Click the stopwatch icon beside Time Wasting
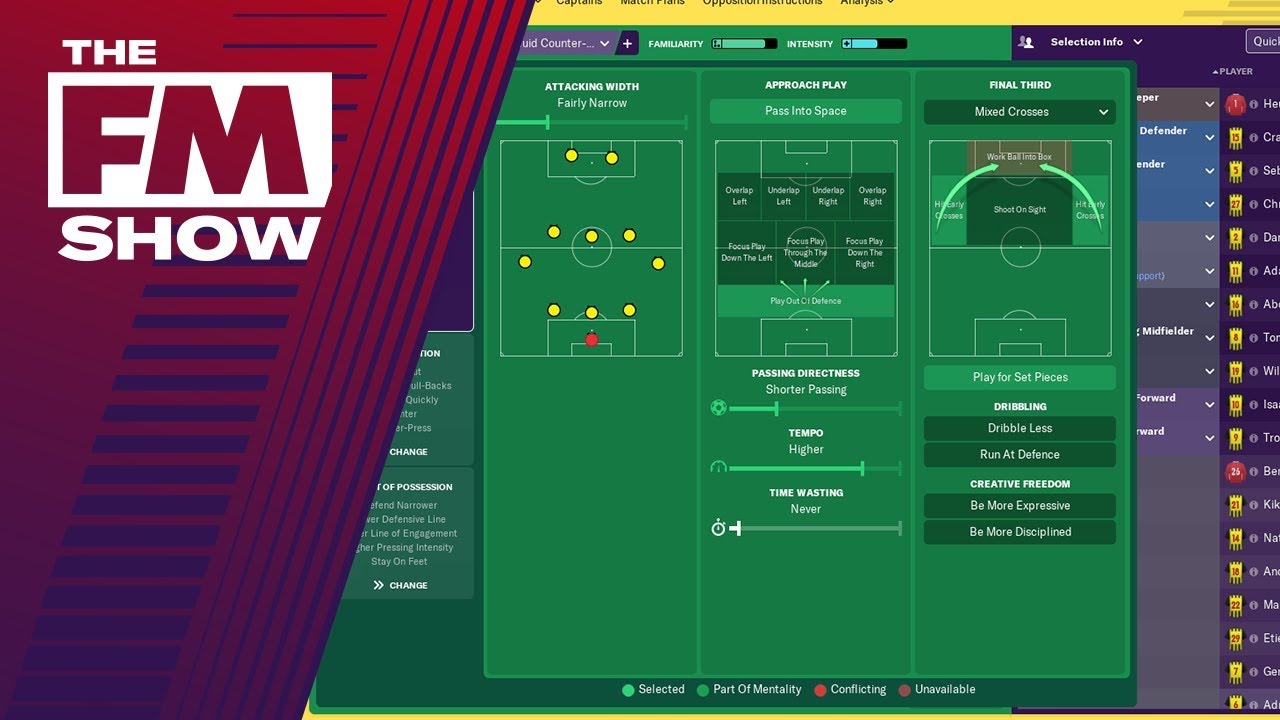 point(718,527)
